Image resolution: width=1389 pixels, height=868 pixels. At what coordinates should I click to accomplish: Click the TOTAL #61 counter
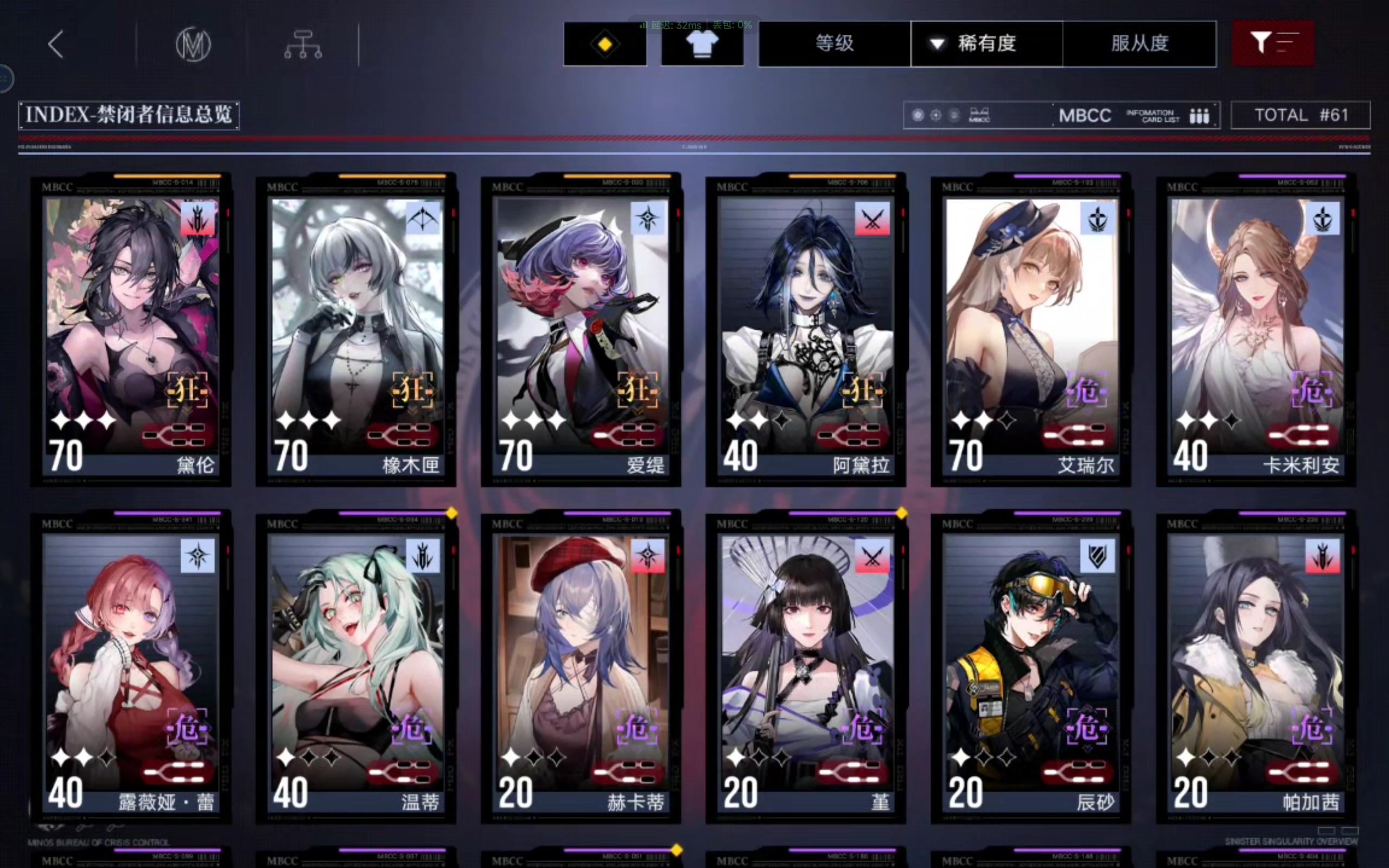(x=1300, y=115)
